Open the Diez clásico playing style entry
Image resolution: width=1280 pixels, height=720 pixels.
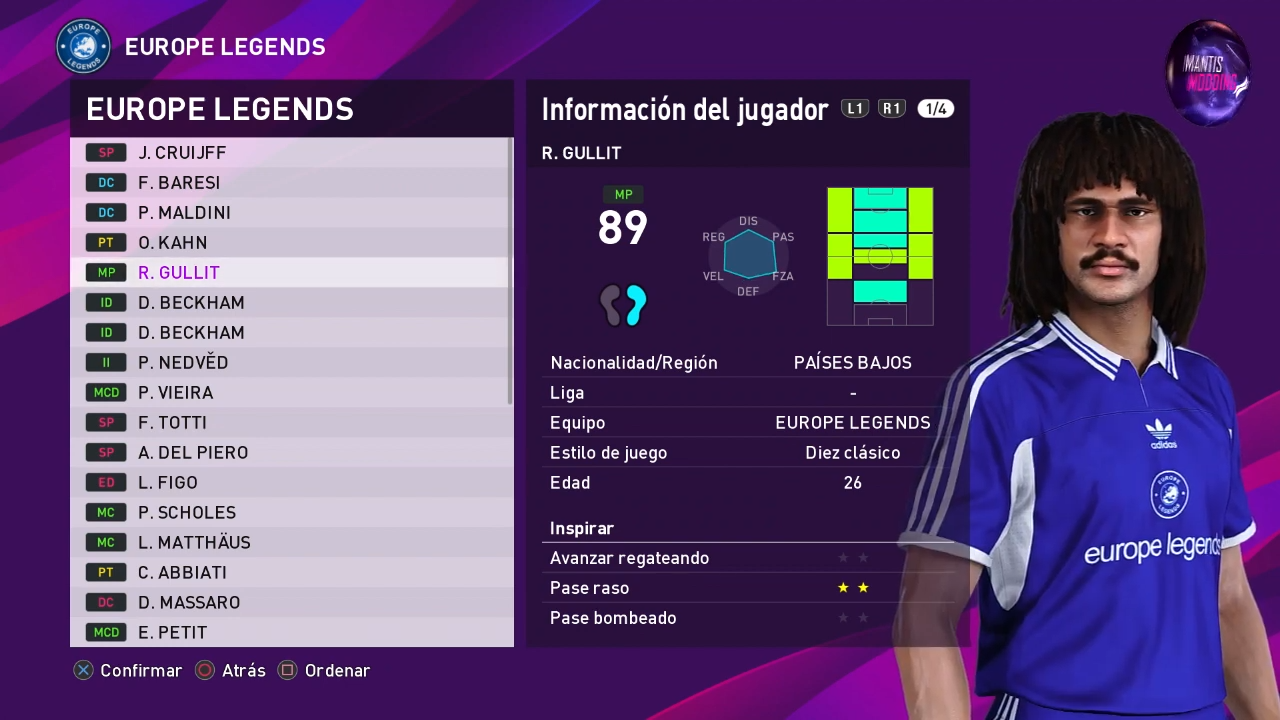click(853, 452)
